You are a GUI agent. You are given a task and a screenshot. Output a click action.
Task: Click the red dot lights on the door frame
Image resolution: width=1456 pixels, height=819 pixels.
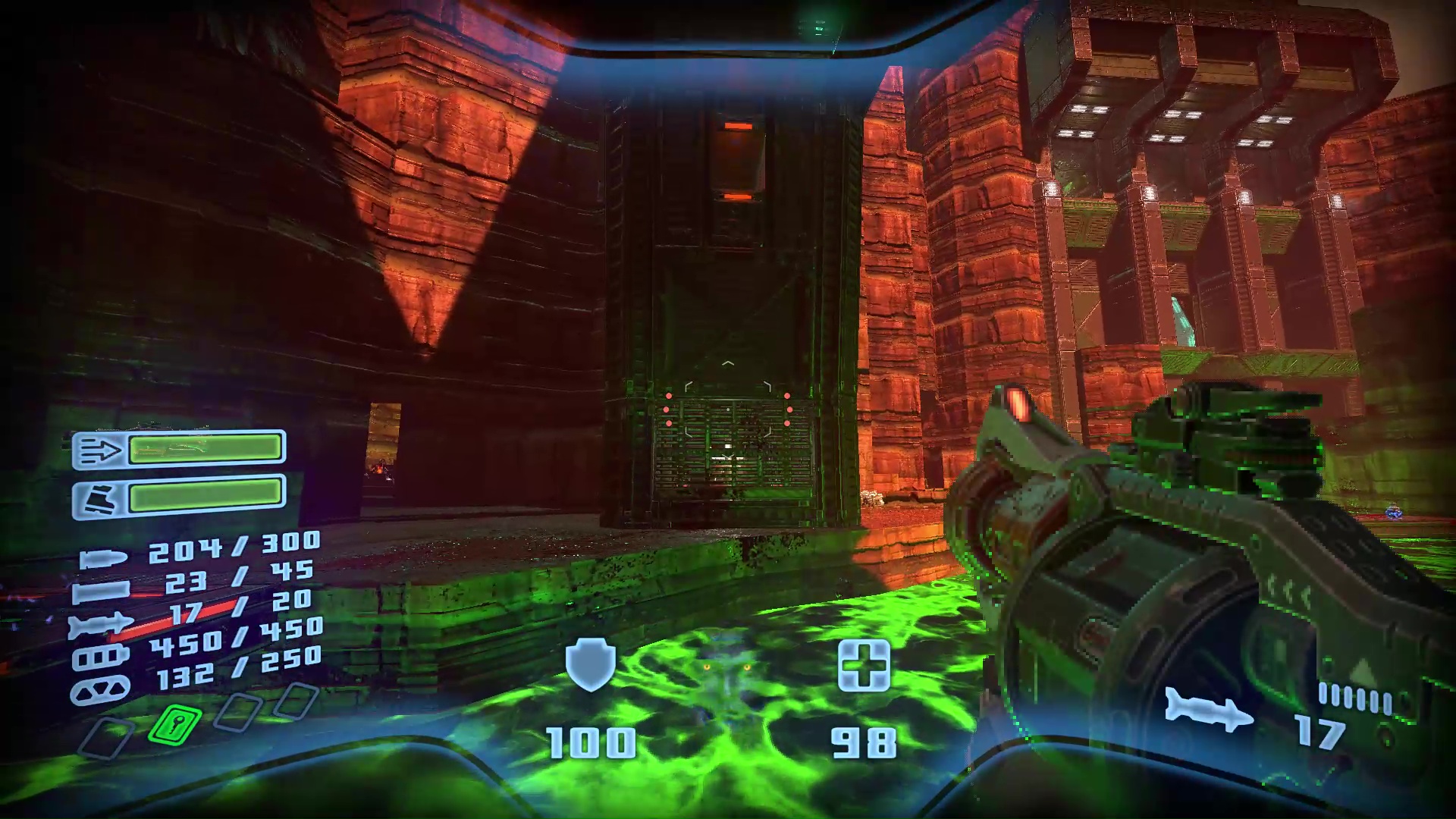click(x=668, y=409)
